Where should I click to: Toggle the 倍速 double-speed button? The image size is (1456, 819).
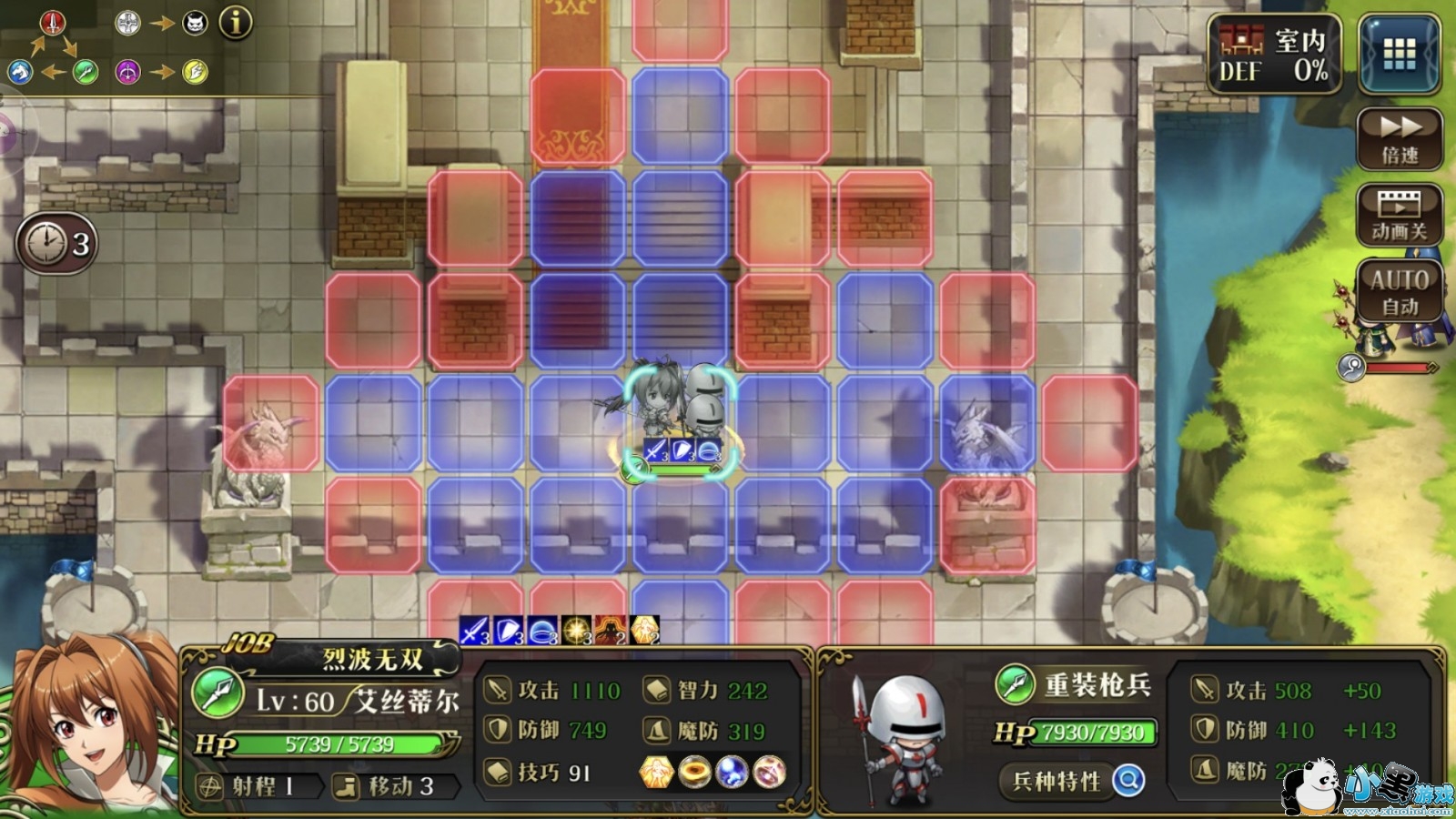click(1400, 138)
